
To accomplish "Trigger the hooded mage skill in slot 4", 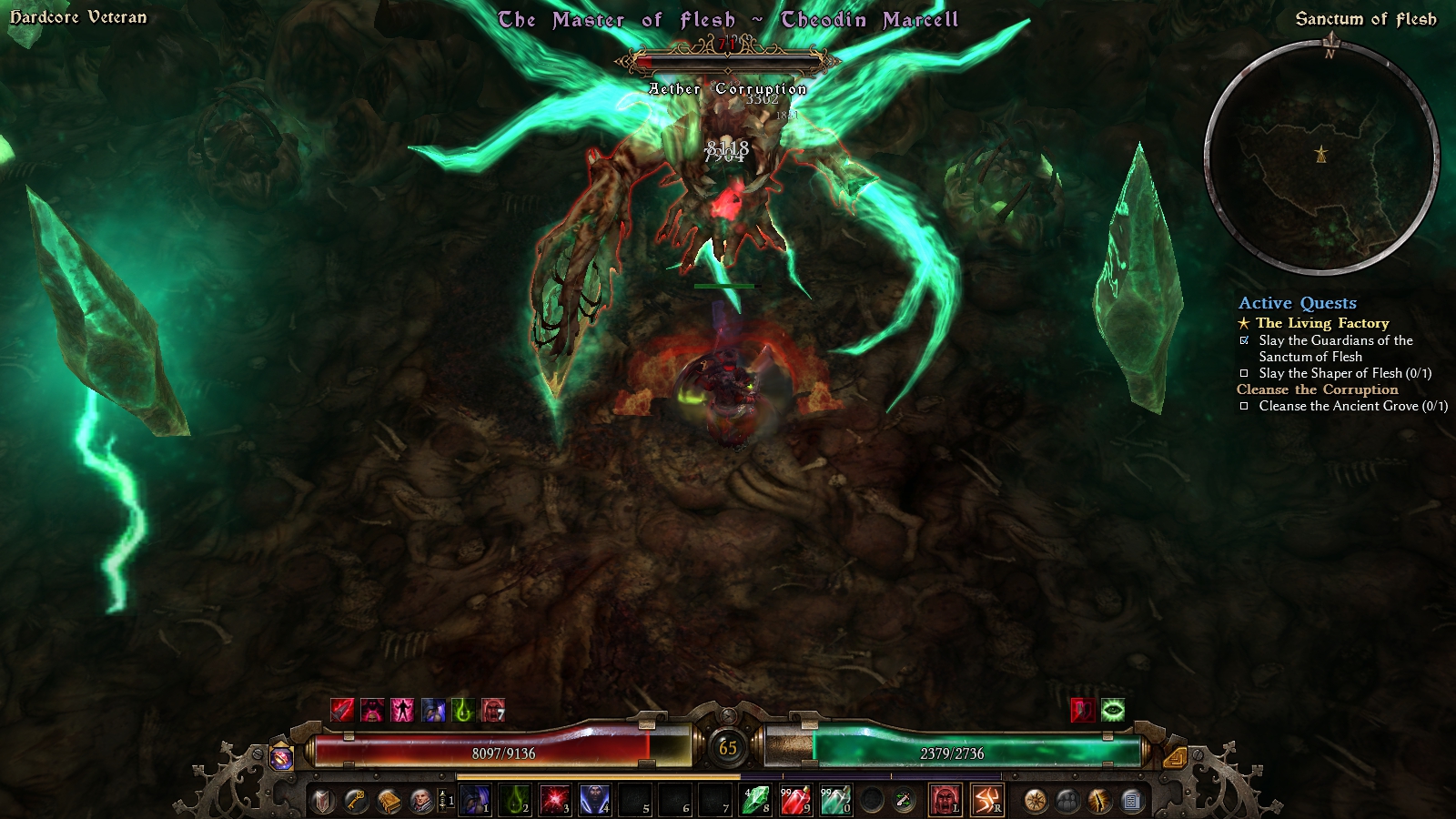I will tap(594, 801).
